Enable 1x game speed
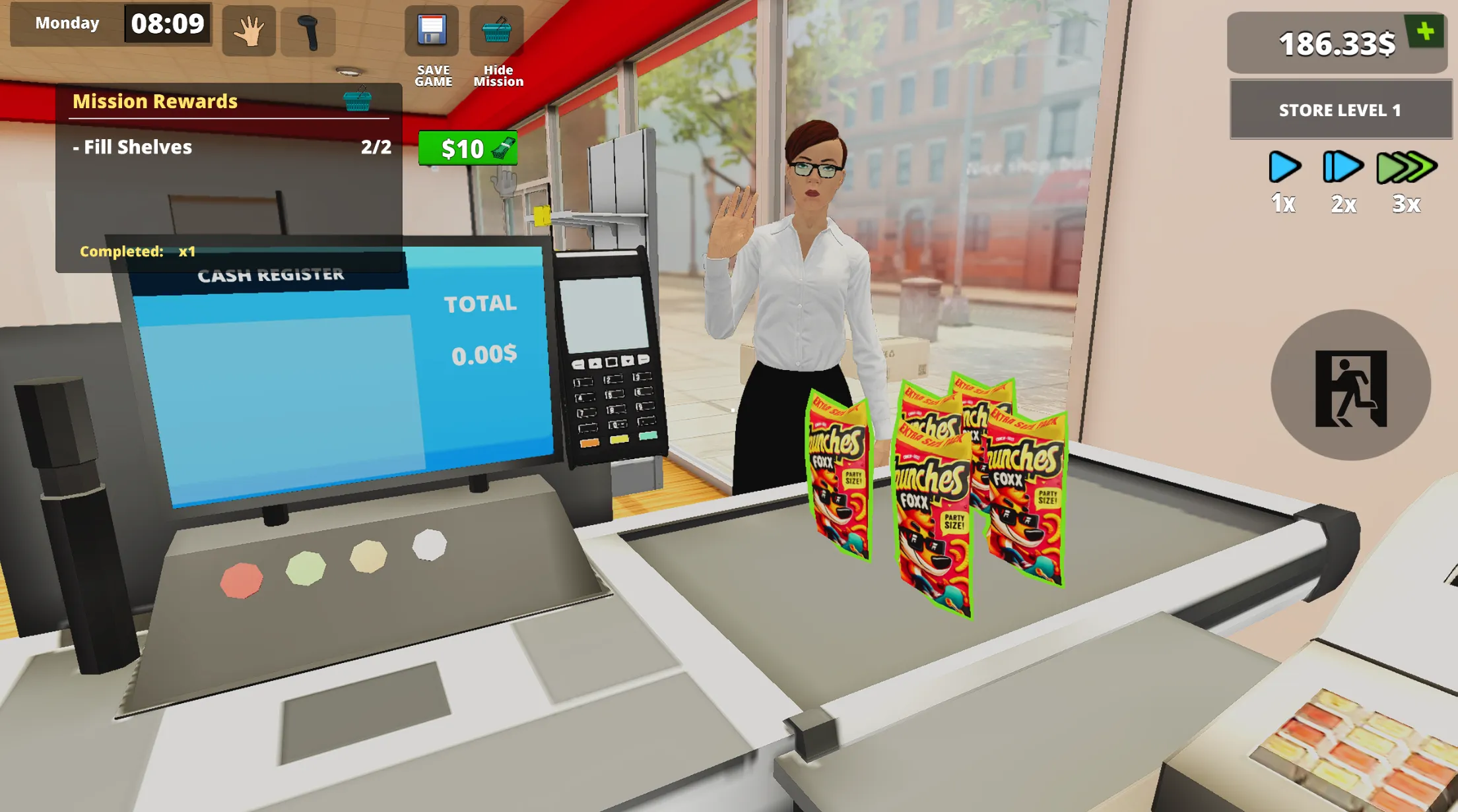Viewport: 1458px width, 812px height. [1284, 167]
